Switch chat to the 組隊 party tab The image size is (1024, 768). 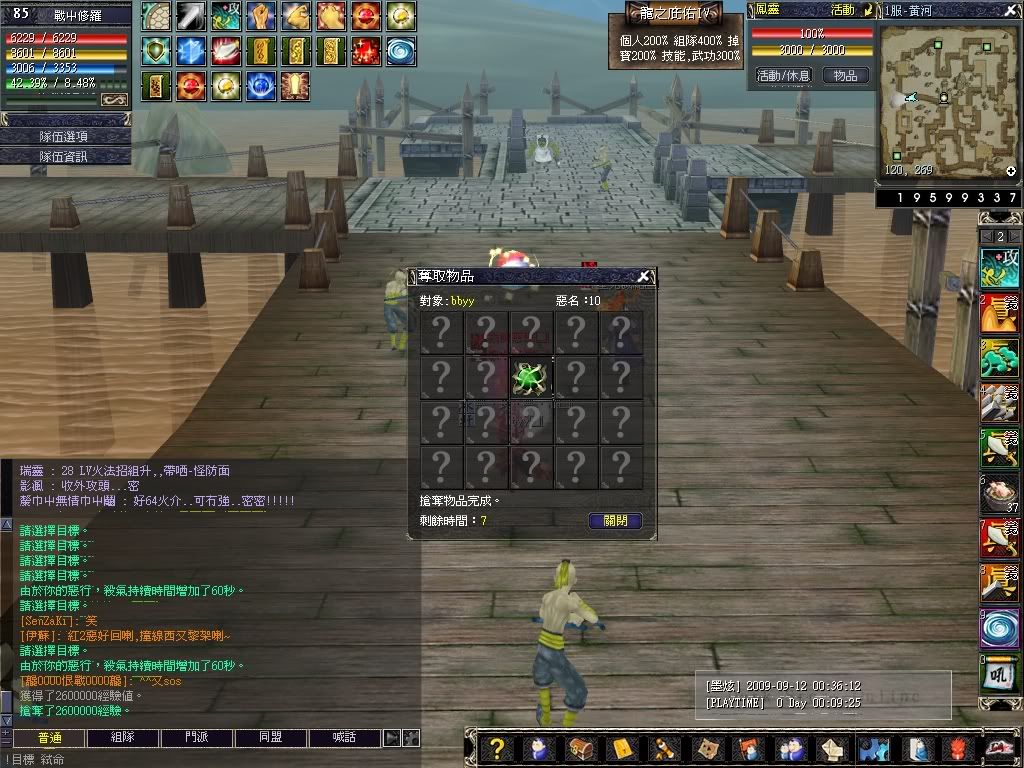(124, 738)
